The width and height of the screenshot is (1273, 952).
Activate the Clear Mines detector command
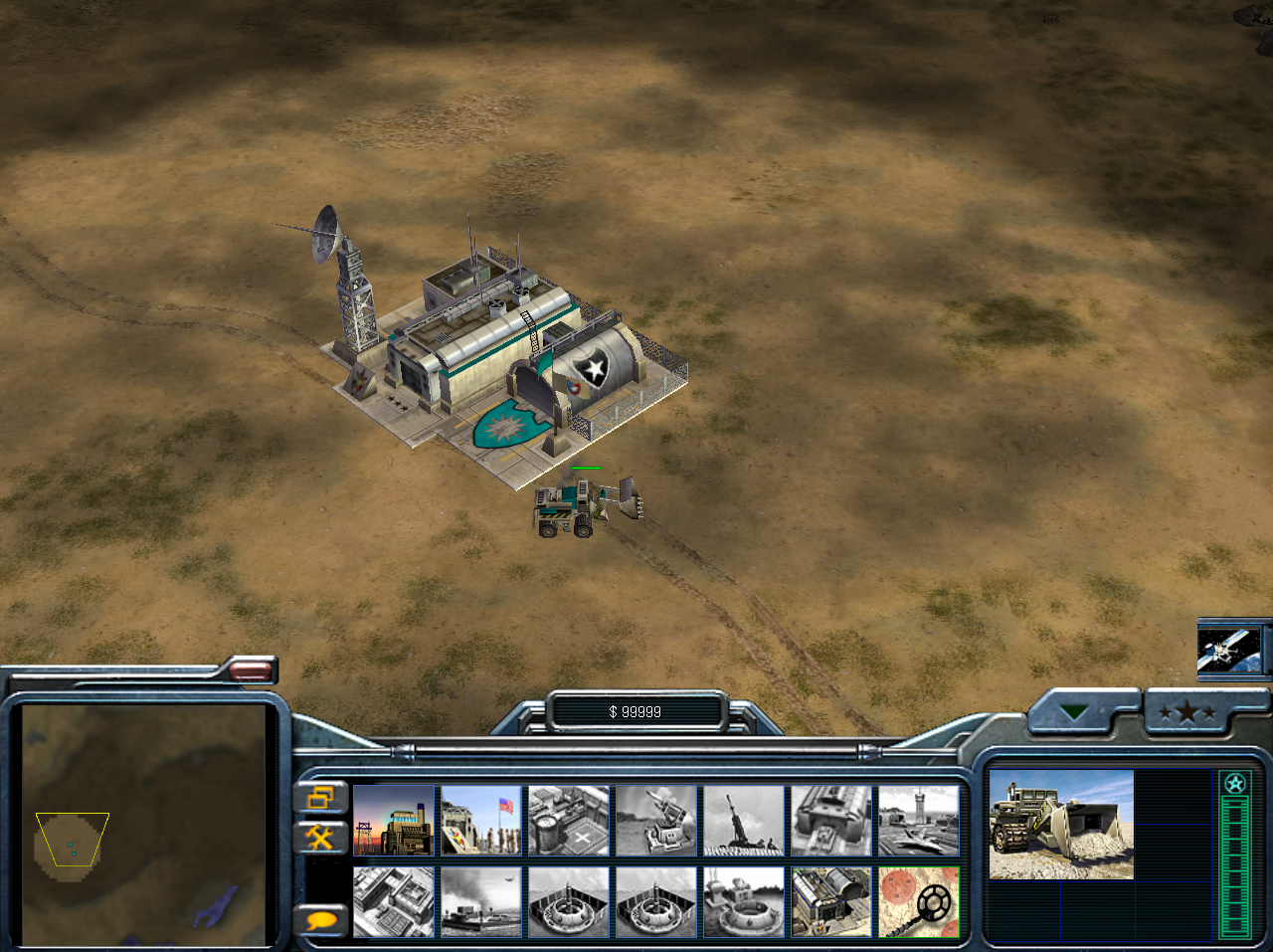919,902
